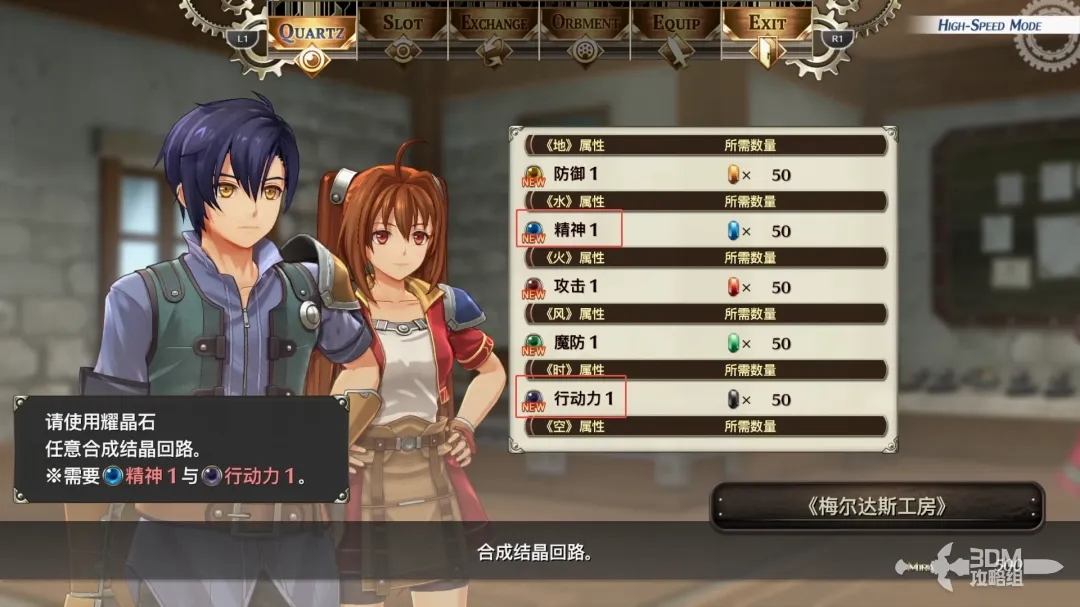1080x607 pixels.
Task: Switch to the Quartz tab
Action: [311, 31]
